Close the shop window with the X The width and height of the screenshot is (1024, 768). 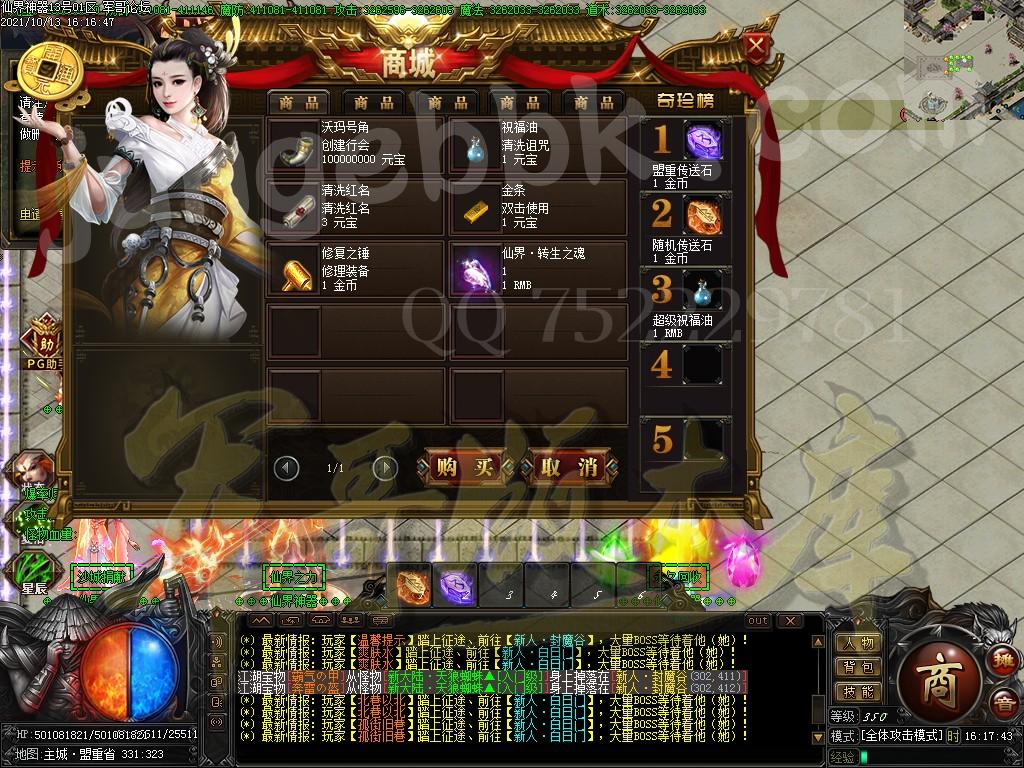pyautogui.click(x=758, y=45)
